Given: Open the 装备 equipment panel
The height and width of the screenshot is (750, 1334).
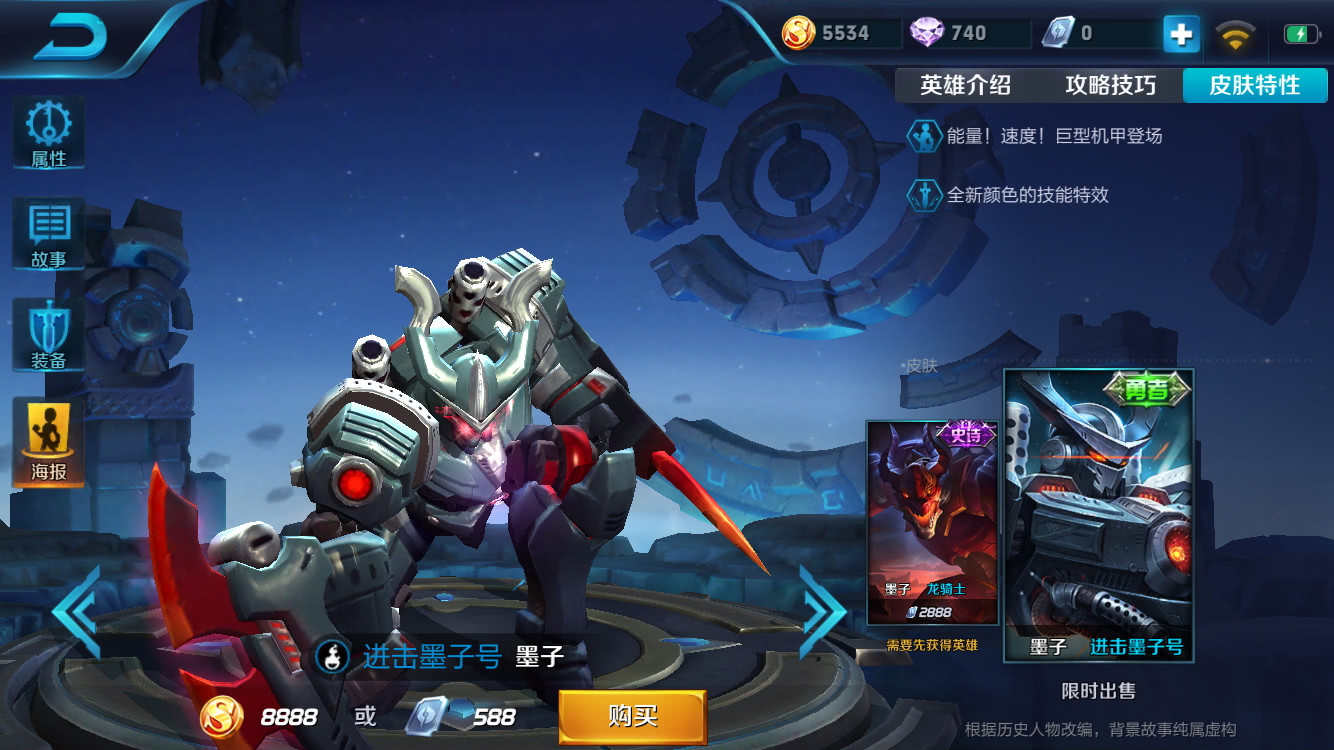Looking at the screenshot, I should (48, 335).
